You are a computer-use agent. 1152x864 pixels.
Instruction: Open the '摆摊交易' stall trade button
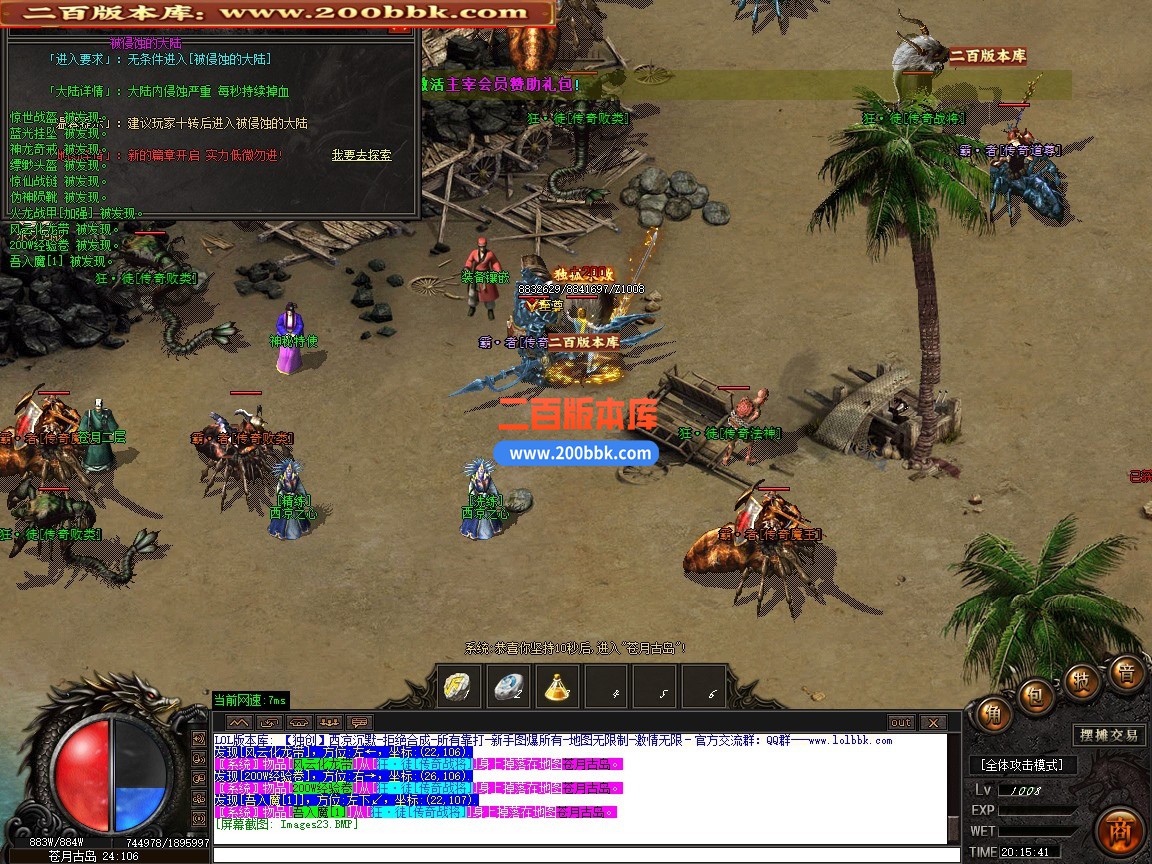pos(1108,735)
